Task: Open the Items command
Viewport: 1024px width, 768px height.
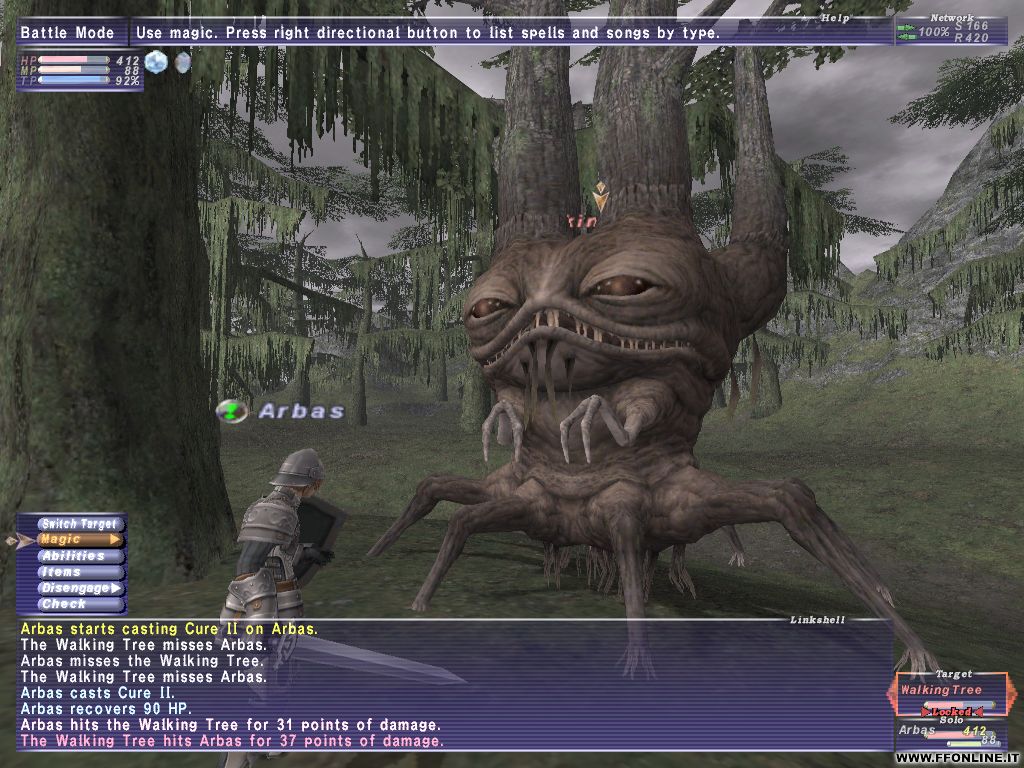Action: pos(76,572)
